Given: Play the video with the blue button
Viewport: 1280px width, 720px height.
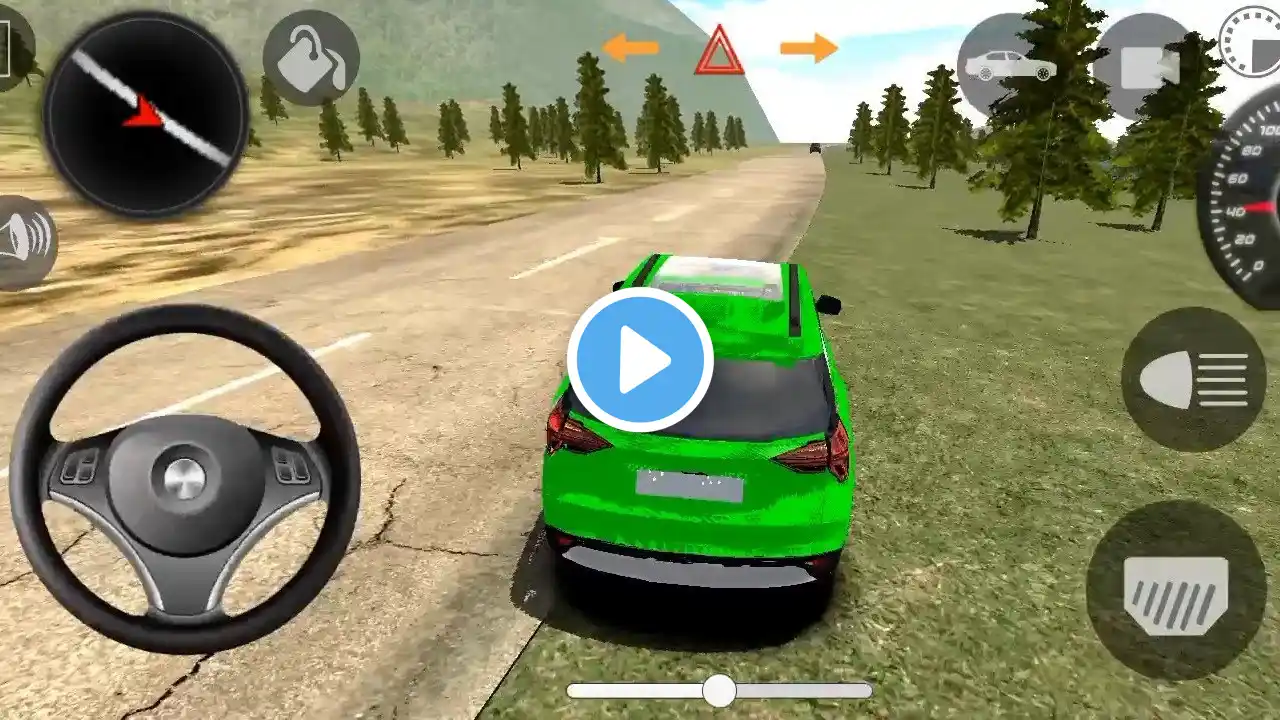Looking at the screenshot, I should (x=640, y=360).
